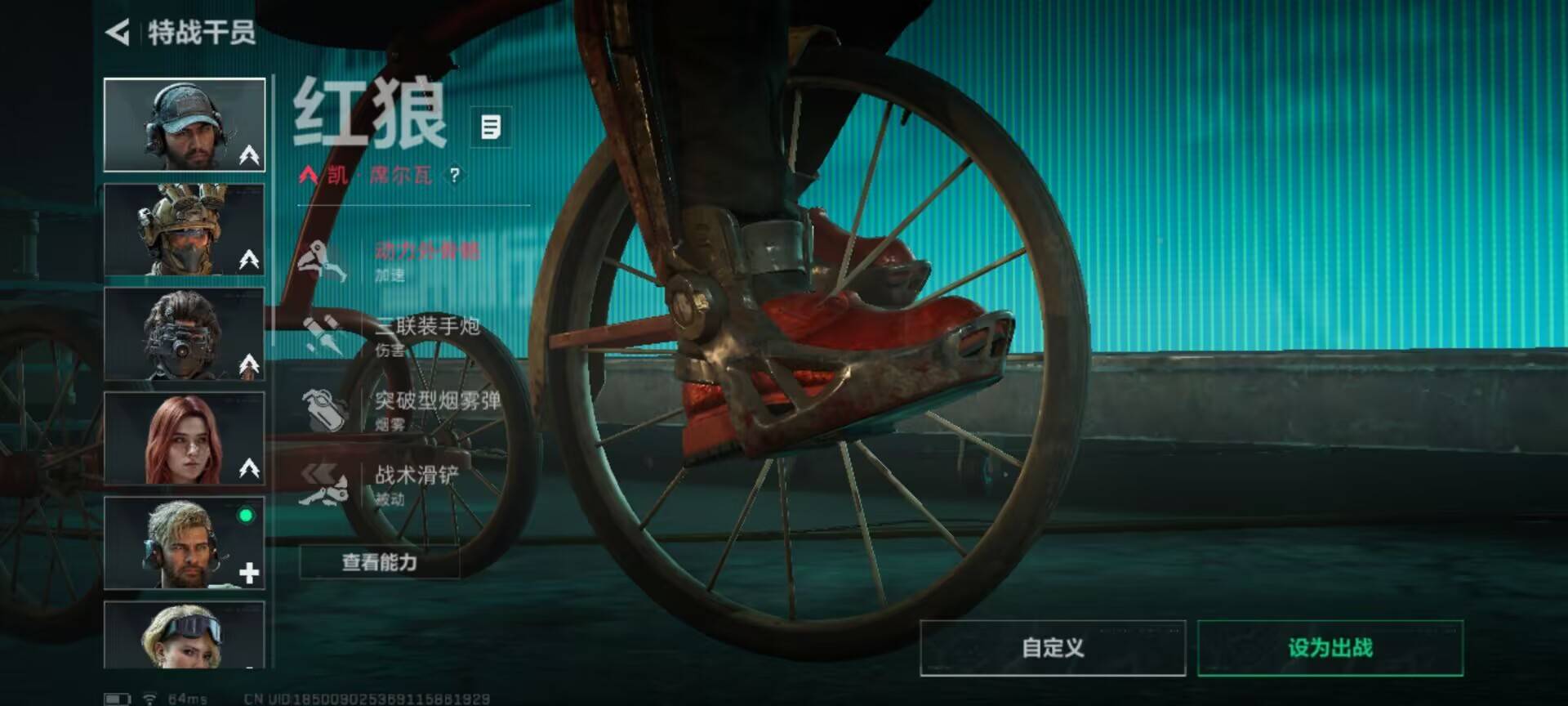Choose the blond bearded operator portrait
This screenshot has width=1568, height=706.
click(185, 543)
